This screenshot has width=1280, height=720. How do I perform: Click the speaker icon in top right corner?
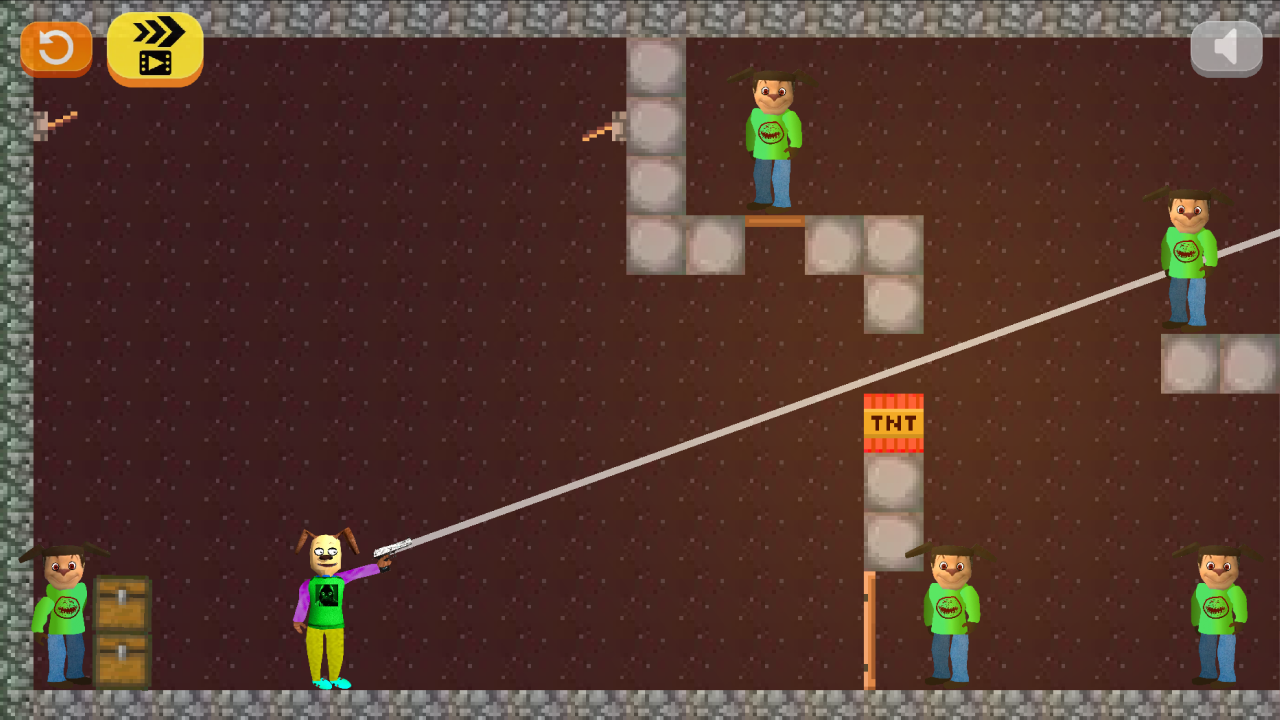pos(1226,45)
